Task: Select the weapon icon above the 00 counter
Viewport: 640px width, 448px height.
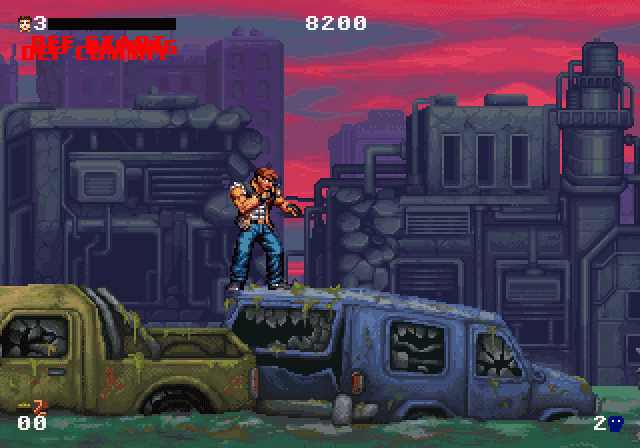Action: (x=35, y=406)
